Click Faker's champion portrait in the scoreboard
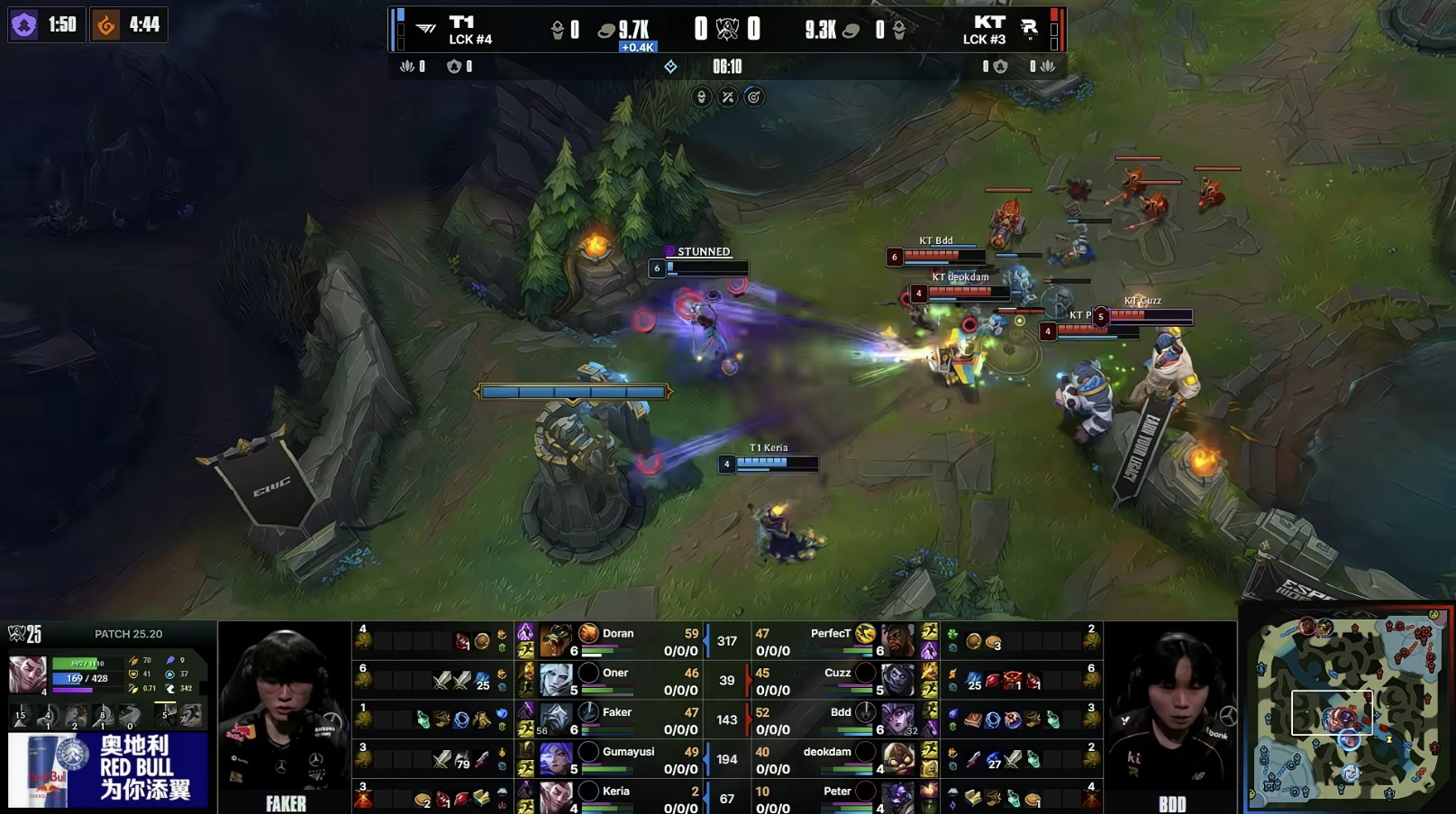The image size is (1456, 814). pyautogui.click(x=556, y=719)
